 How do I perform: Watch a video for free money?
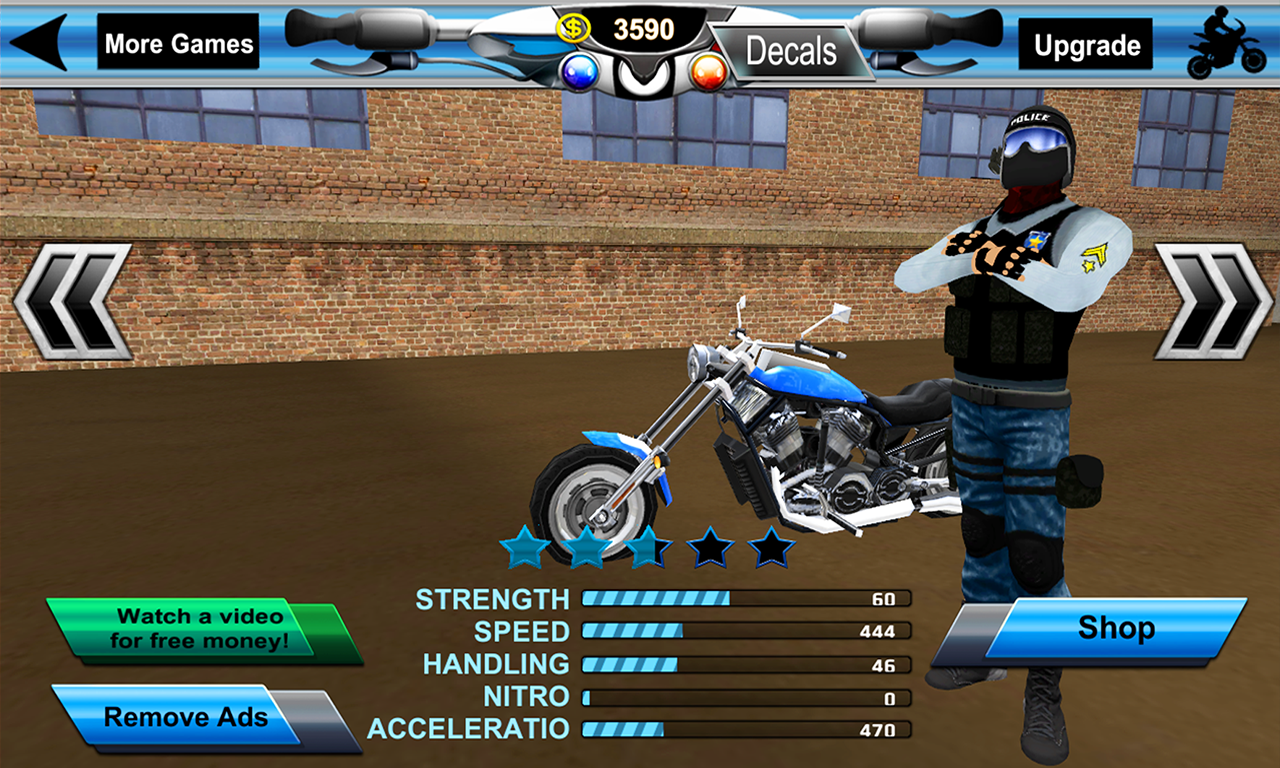[x=198, y=626]
